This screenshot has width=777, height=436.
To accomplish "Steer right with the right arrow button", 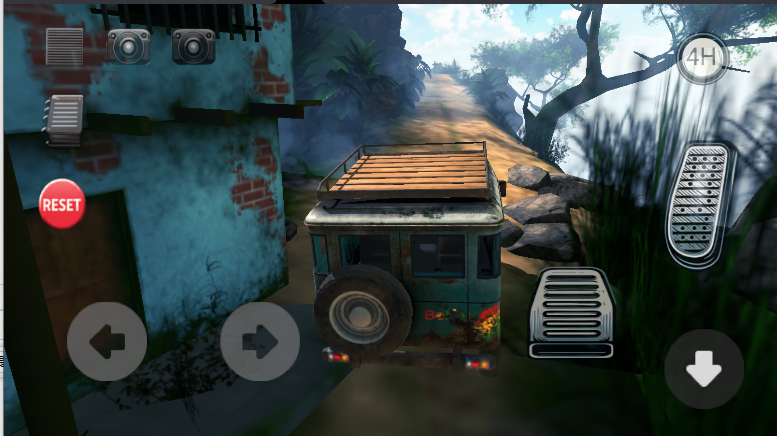I will click(260, 342).
